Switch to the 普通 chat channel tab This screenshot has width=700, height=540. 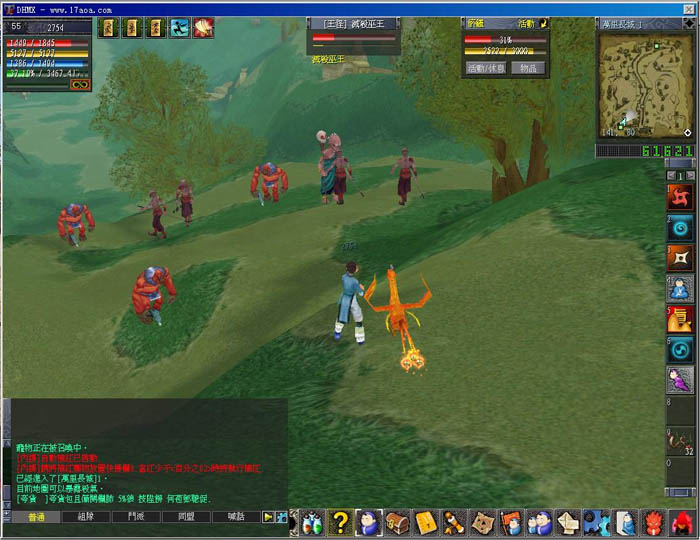pyautogui.click(x=37, y=517)
